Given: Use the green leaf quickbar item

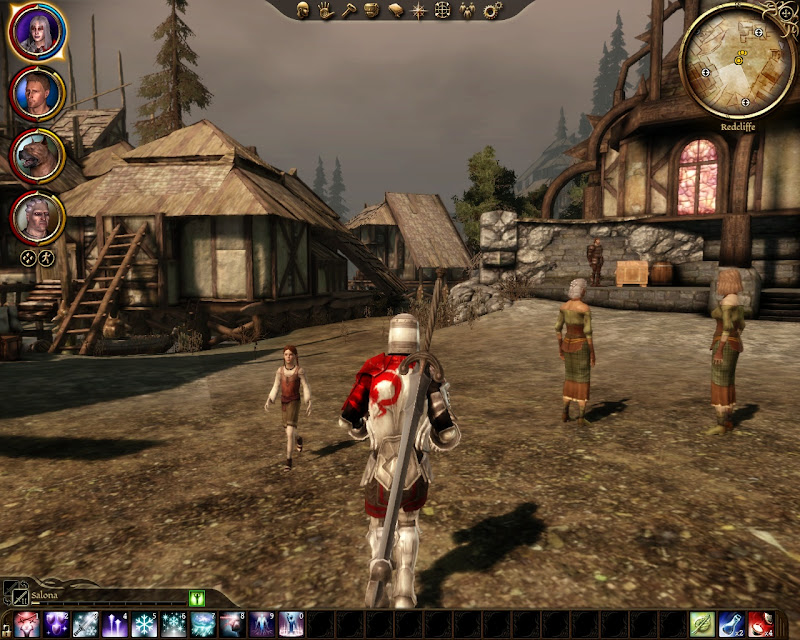Looking at the screenshot, I should 701,625.
